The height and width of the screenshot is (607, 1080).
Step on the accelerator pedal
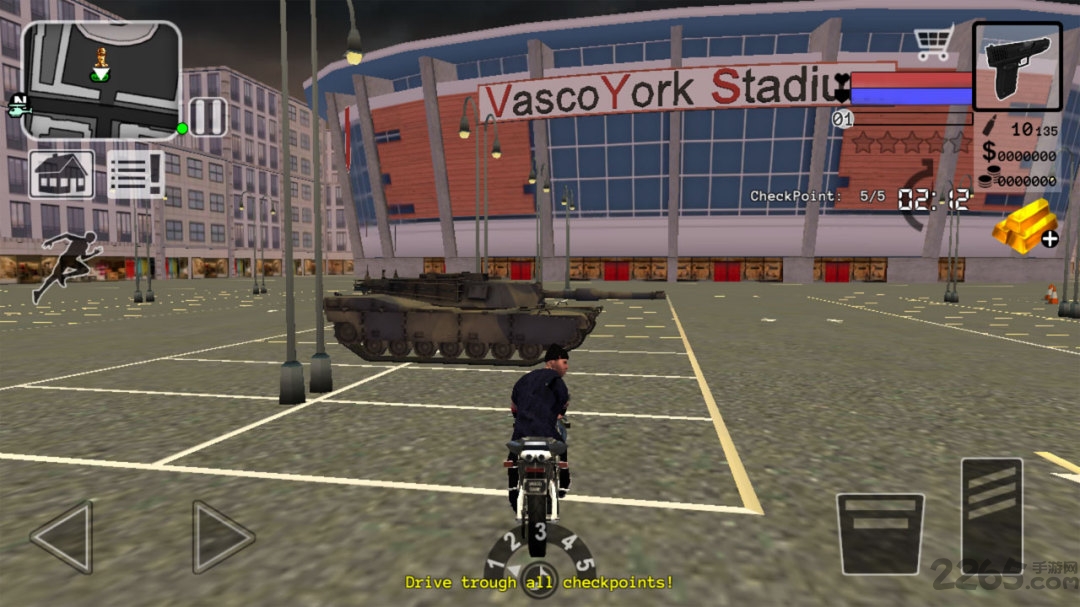(991, 515)
